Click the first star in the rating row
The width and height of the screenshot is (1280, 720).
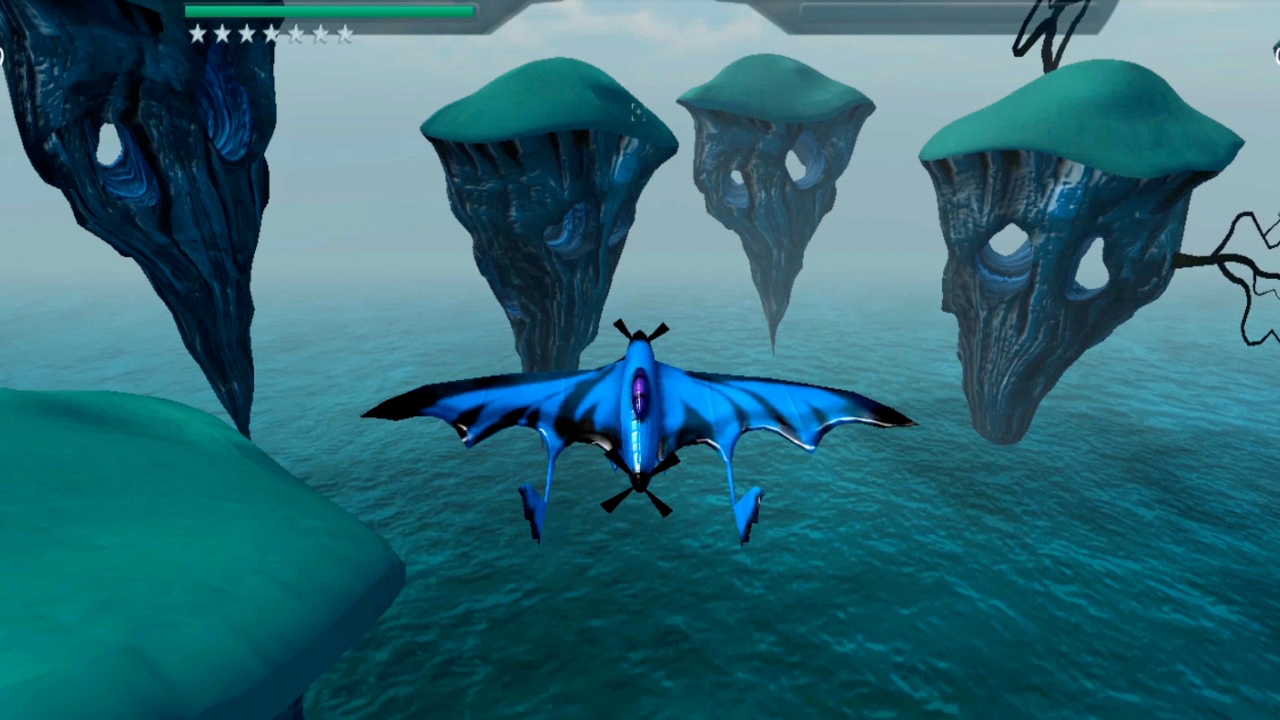click(197, 34)
